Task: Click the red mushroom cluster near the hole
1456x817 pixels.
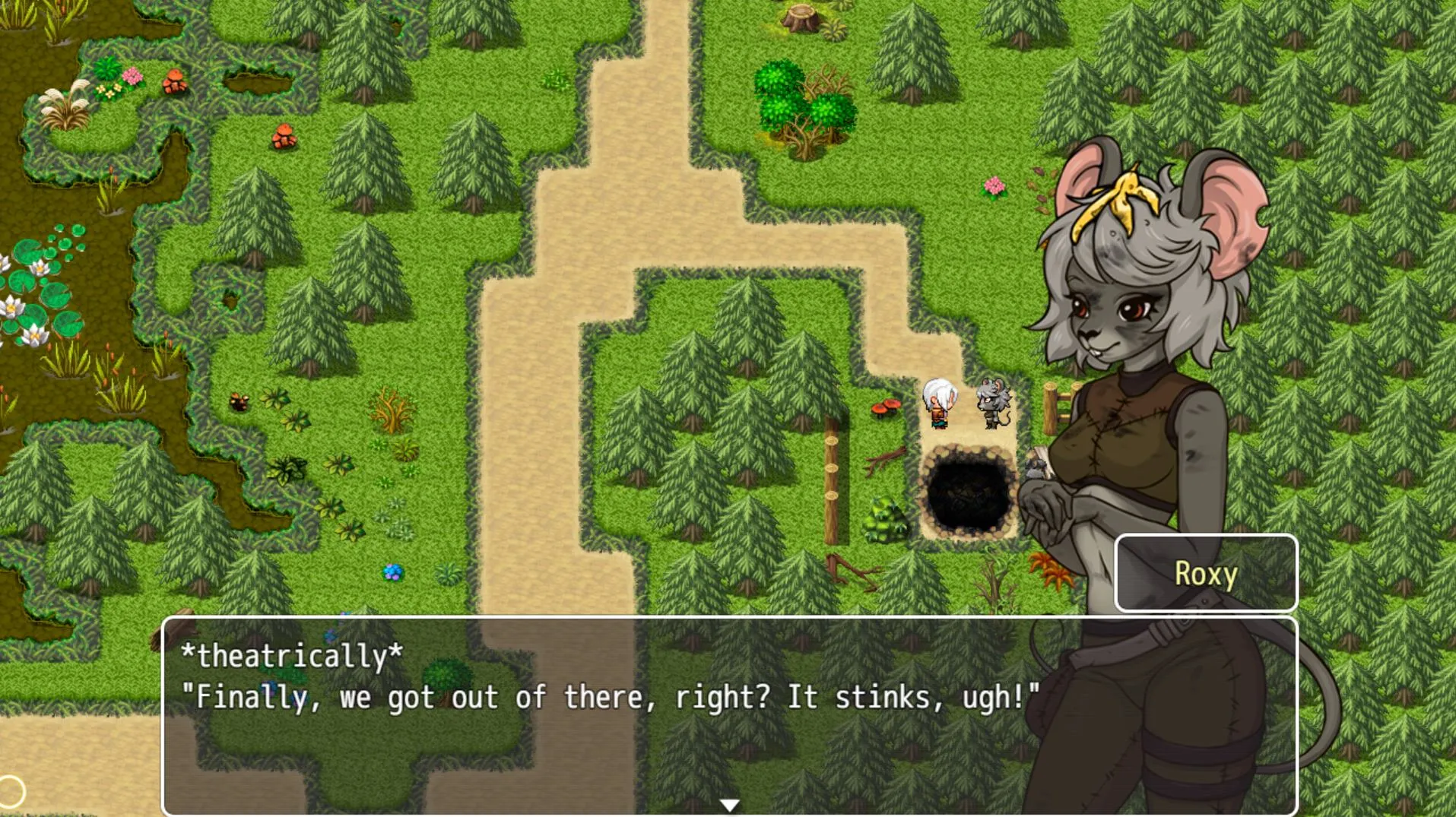Action: (x=886, y=407)
